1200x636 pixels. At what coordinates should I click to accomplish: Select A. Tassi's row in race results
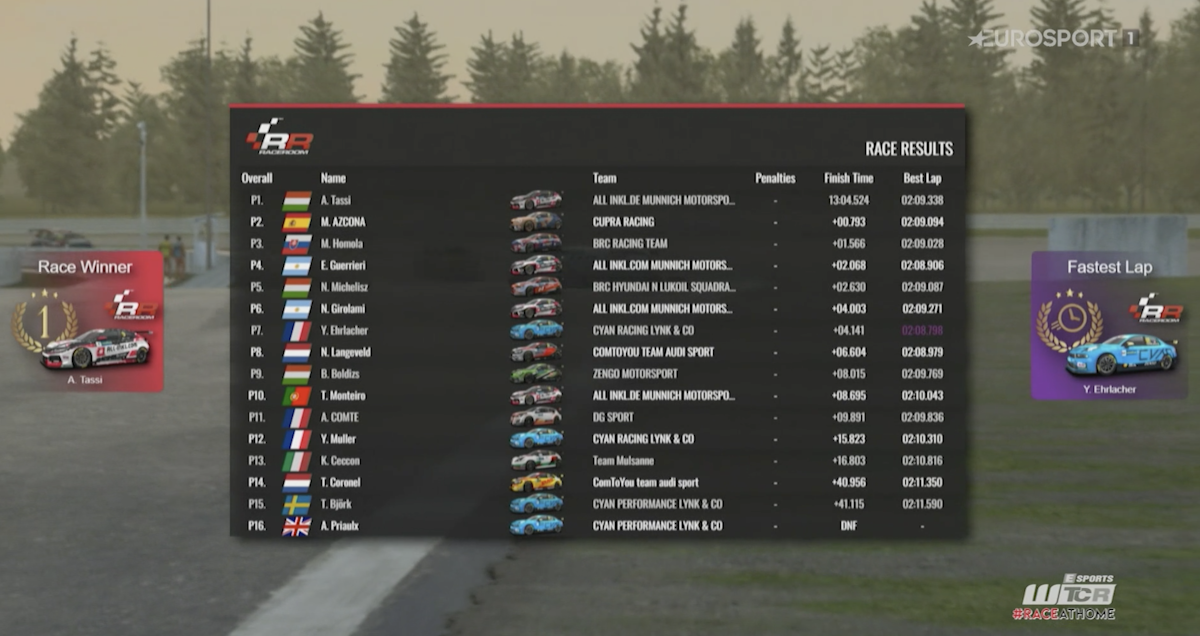pyautogui.click(x=597, y=200)
